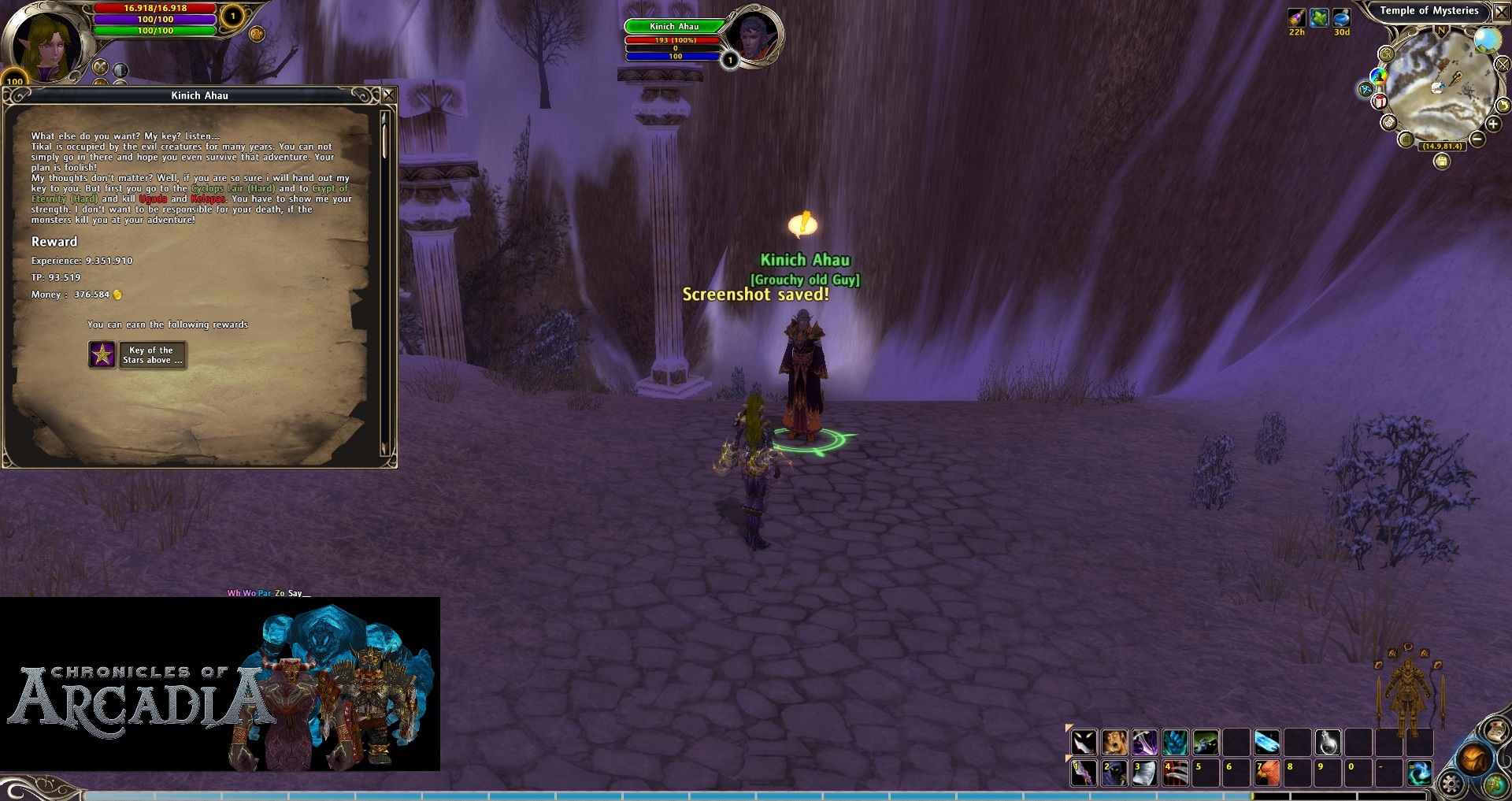
Task: Click the Kinich Ahau target portrait
Action: tap(754, 37)
